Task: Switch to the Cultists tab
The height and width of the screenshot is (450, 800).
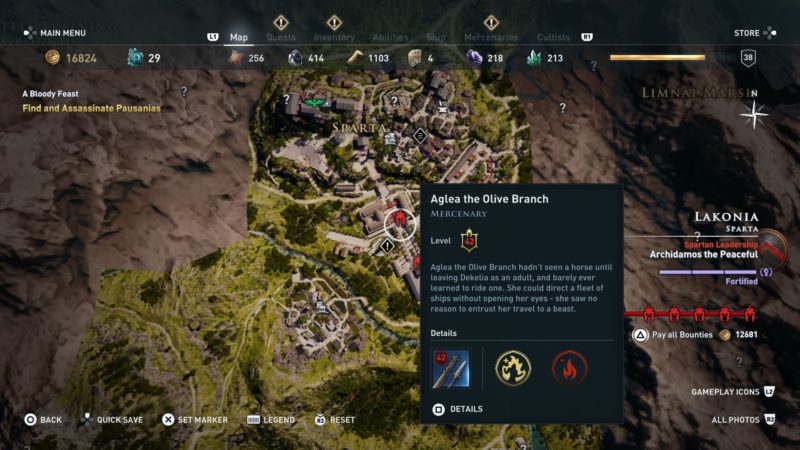Action: coord(553,37)
